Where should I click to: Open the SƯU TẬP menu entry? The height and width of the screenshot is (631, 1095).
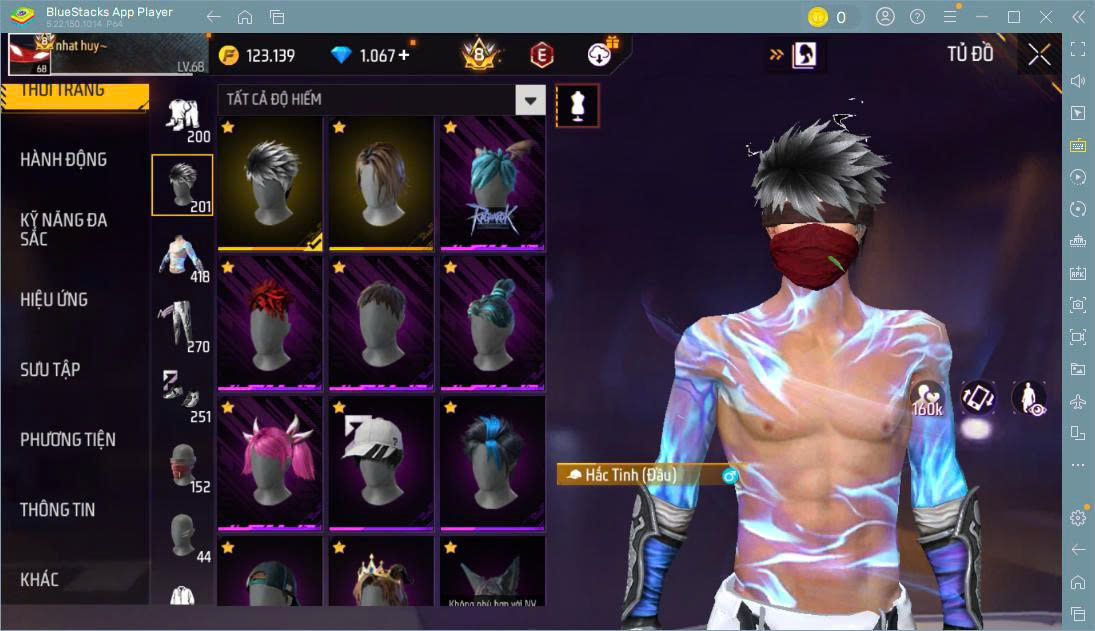(50, 370)
